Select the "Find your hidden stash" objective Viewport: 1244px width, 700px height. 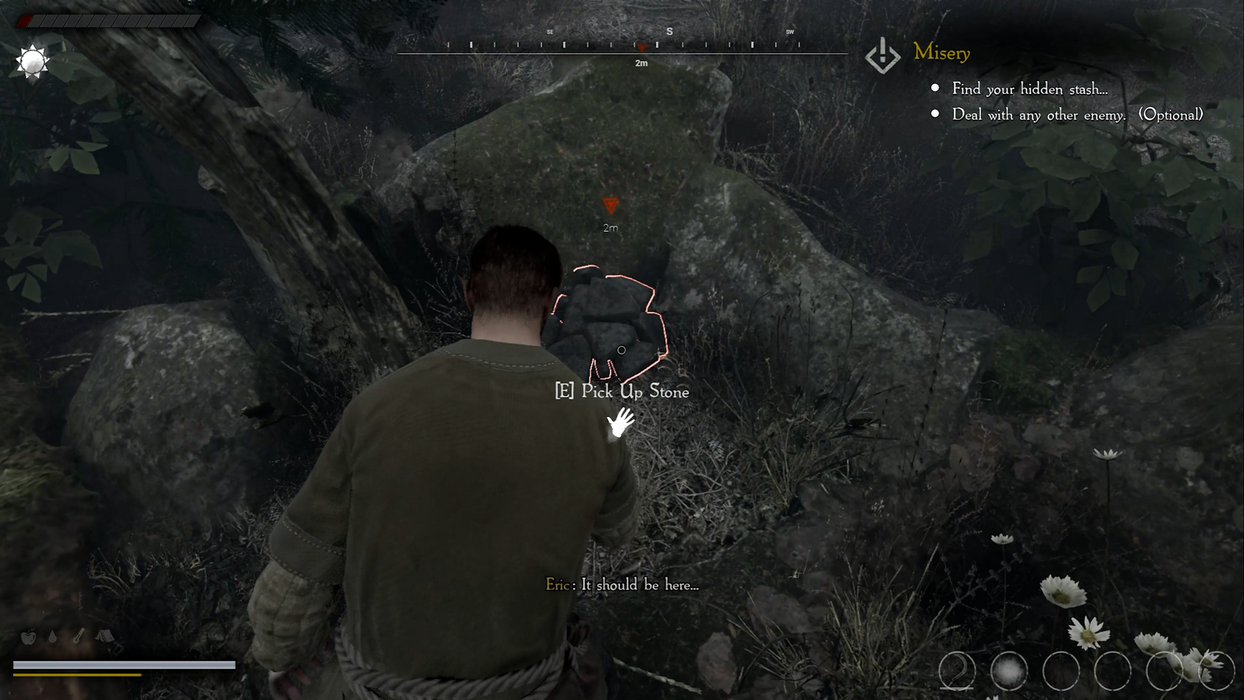tap(1029, 89)
